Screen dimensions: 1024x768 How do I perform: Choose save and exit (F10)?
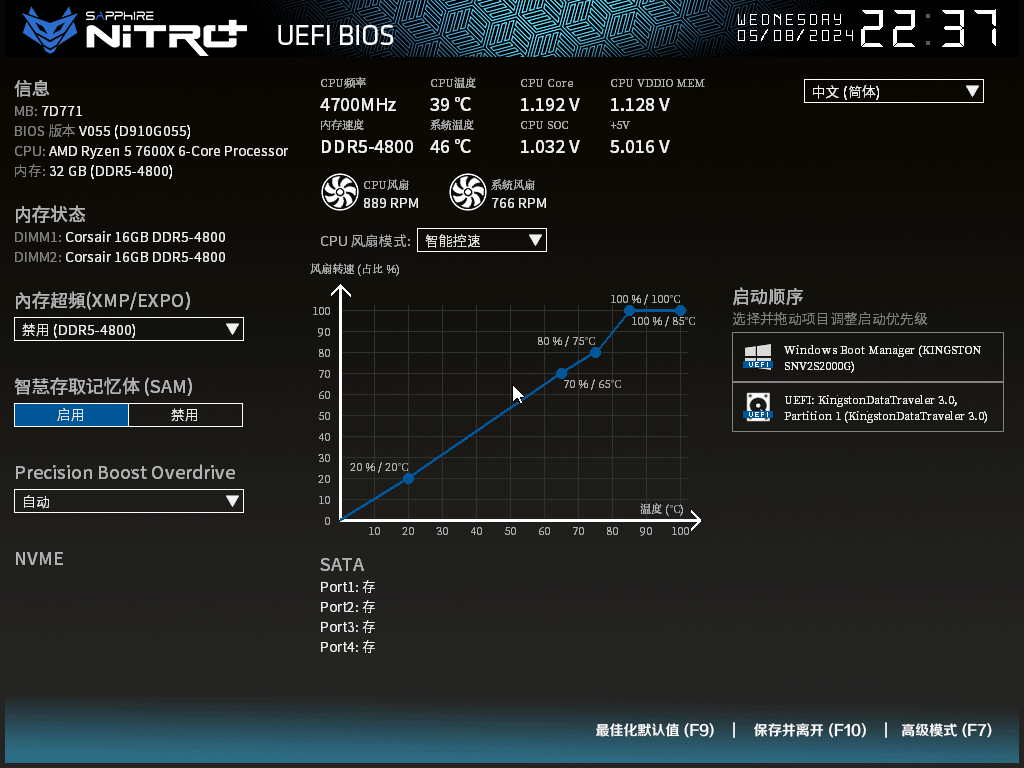click(810, 730)
